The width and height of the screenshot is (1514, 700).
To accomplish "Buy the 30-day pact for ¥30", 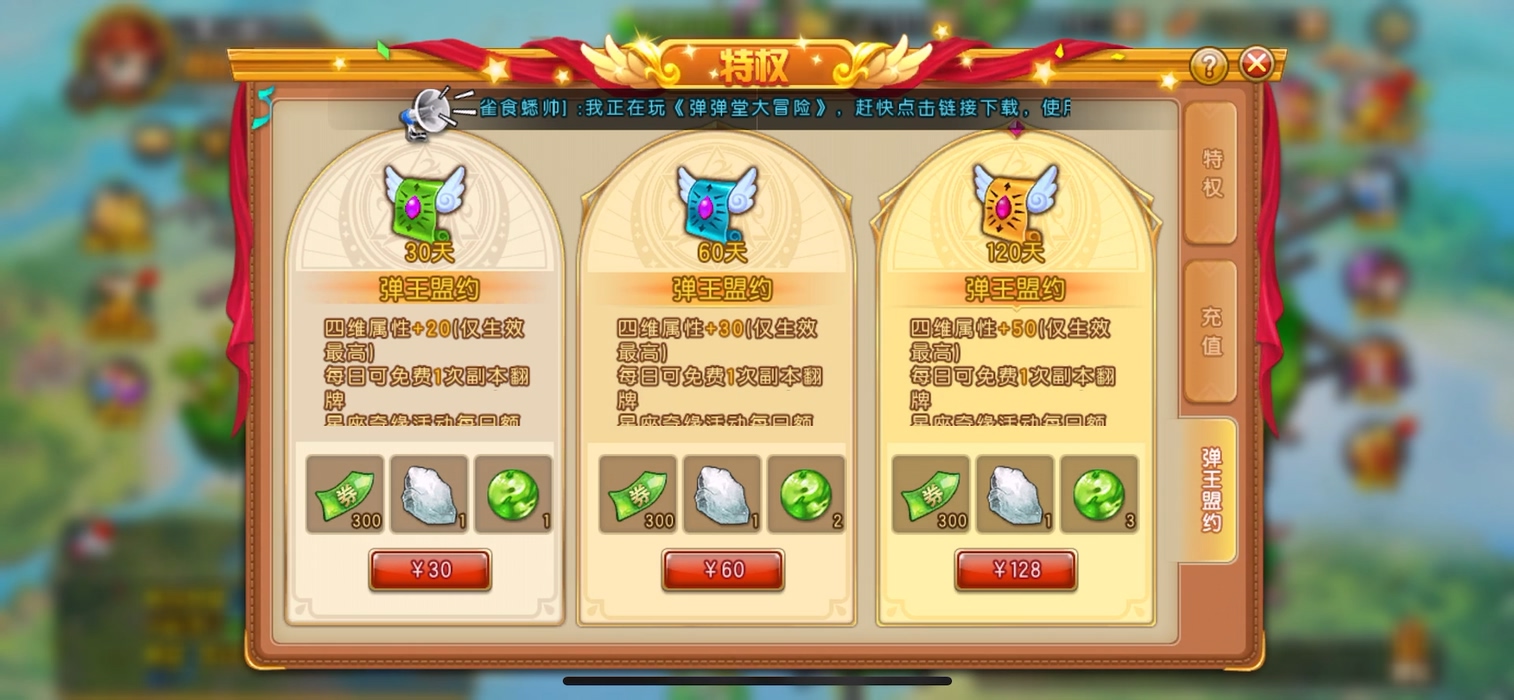I will tap(430, 570).
